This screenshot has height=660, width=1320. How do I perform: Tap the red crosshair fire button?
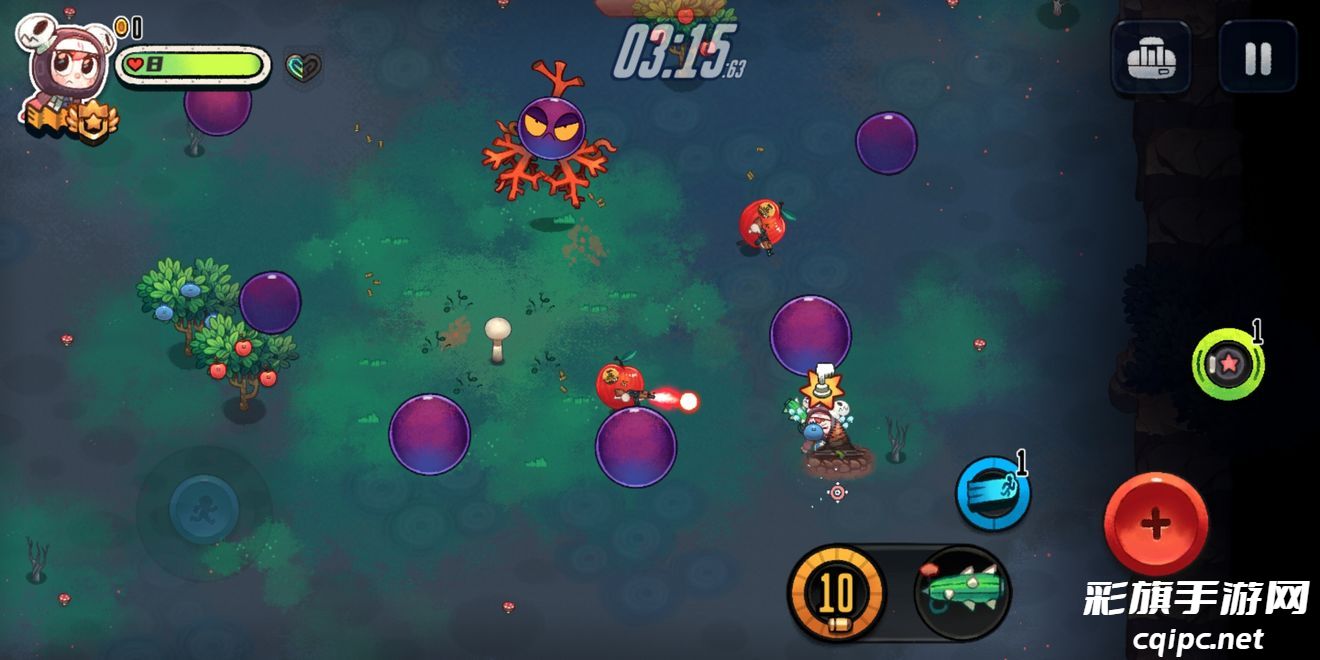(x=1155, y=523)
